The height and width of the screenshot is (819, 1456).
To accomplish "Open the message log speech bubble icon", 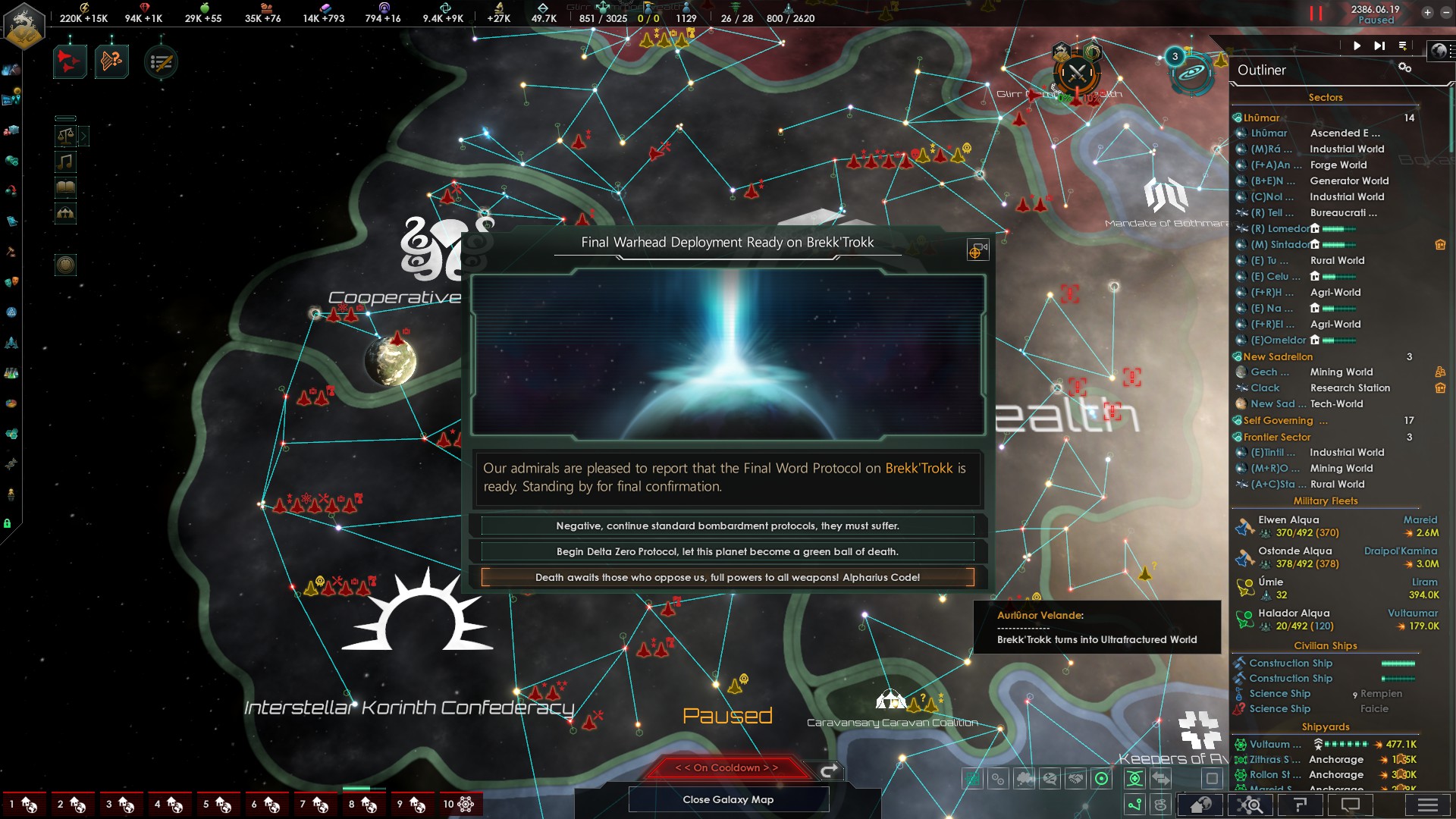I will coord(1351,805).
